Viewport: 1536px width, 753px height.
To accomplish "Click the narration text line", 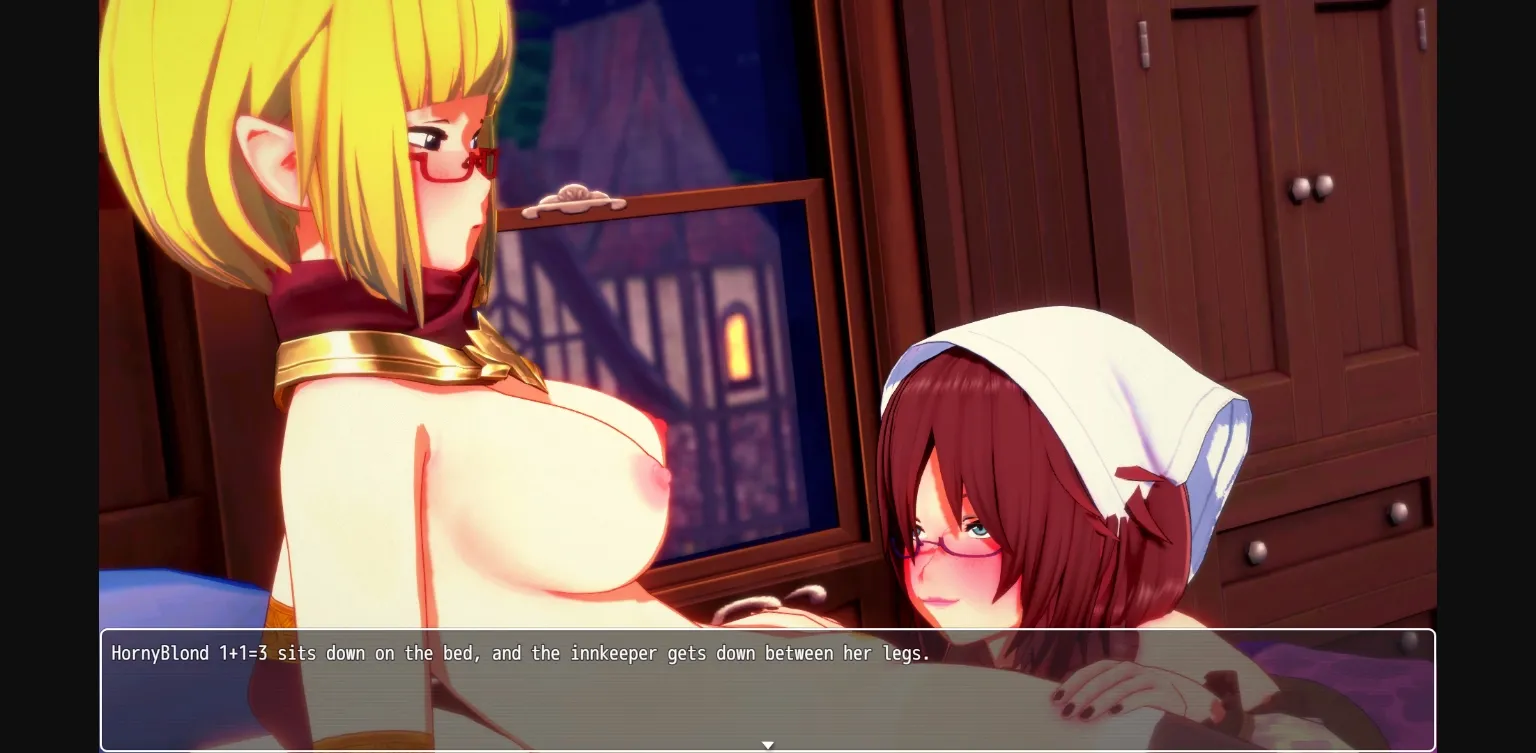I will [x=520, y=653].
